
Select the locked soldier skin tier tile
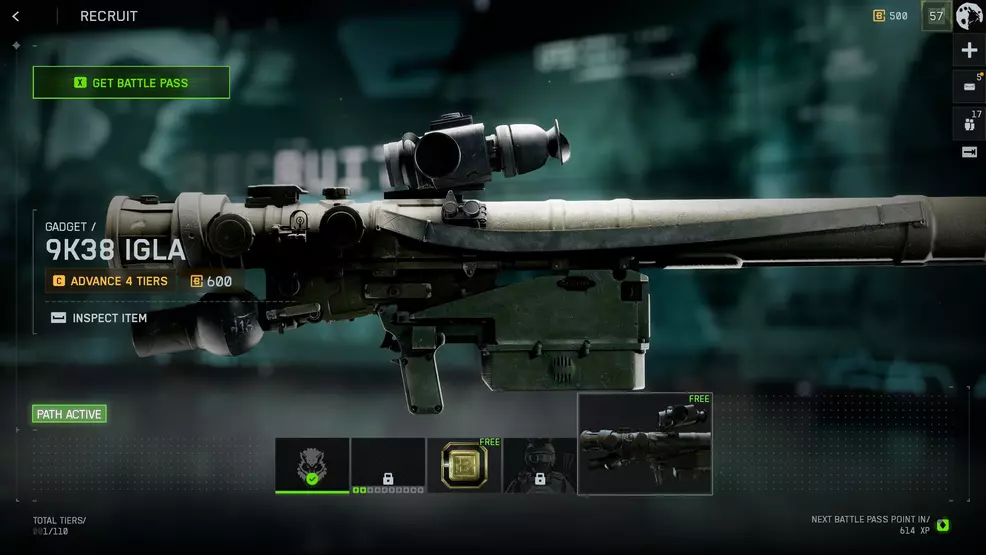540,465
